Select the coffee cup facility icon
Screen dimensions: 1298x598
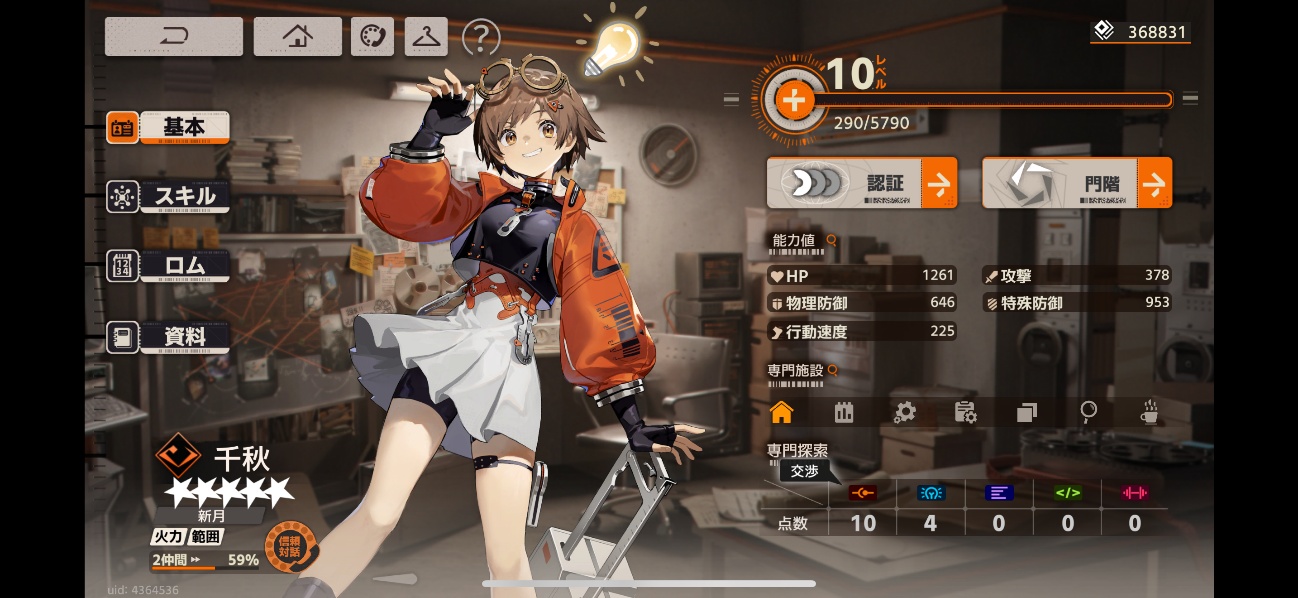(1150, 412)
